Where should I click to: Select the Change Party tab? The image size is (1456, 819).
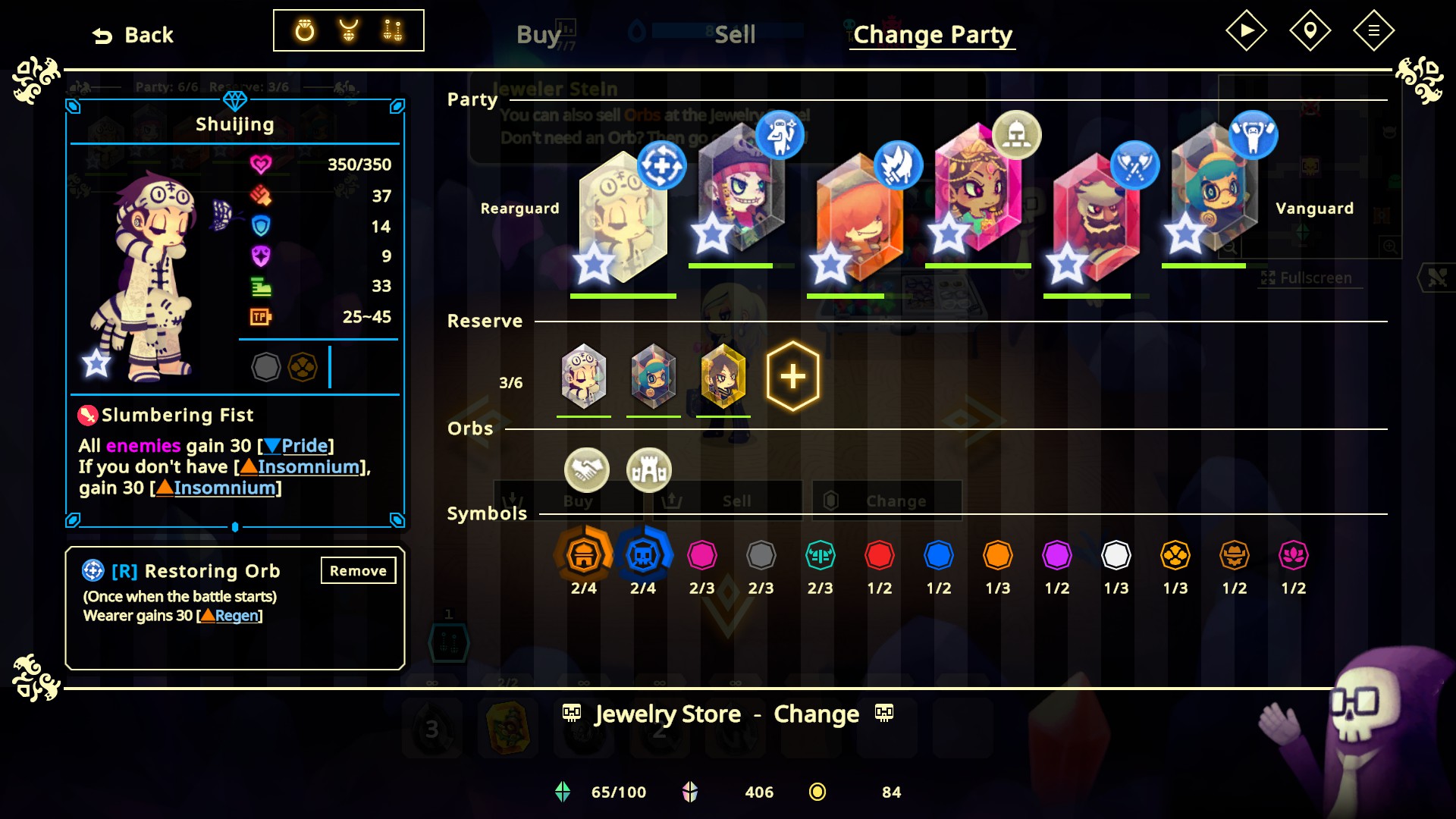pyautogui.click(x=932, y=34)
